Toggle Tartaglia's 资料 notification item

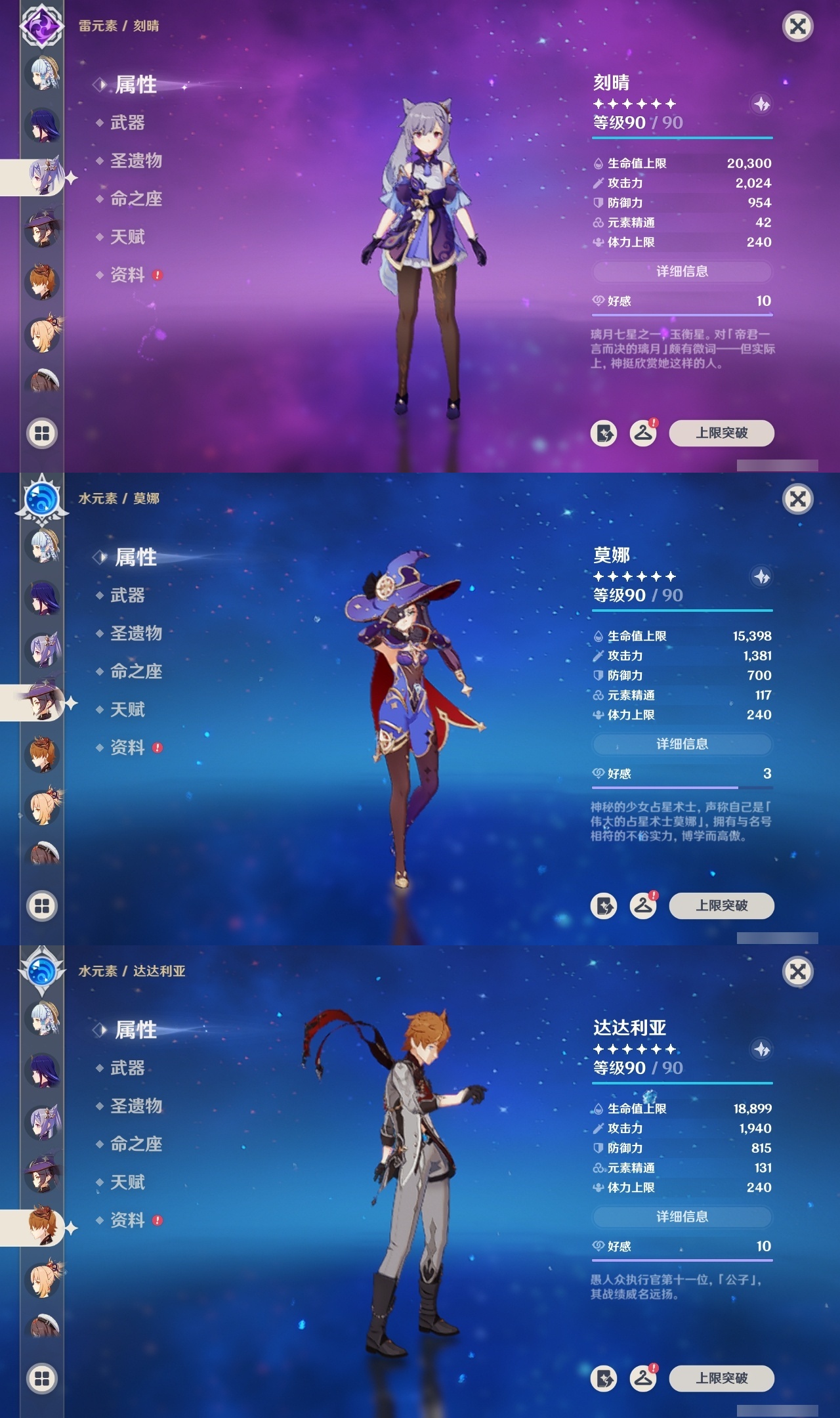(129, 1220)
